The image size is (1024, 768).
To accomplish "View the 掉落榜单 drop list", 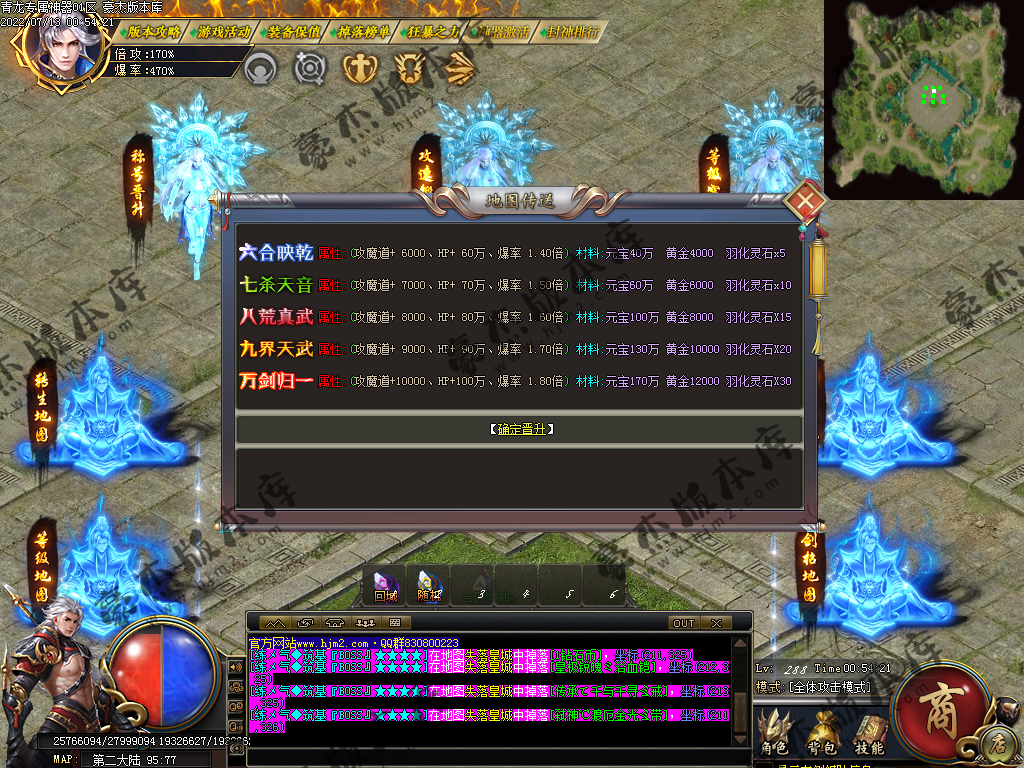I will [364, 32].
